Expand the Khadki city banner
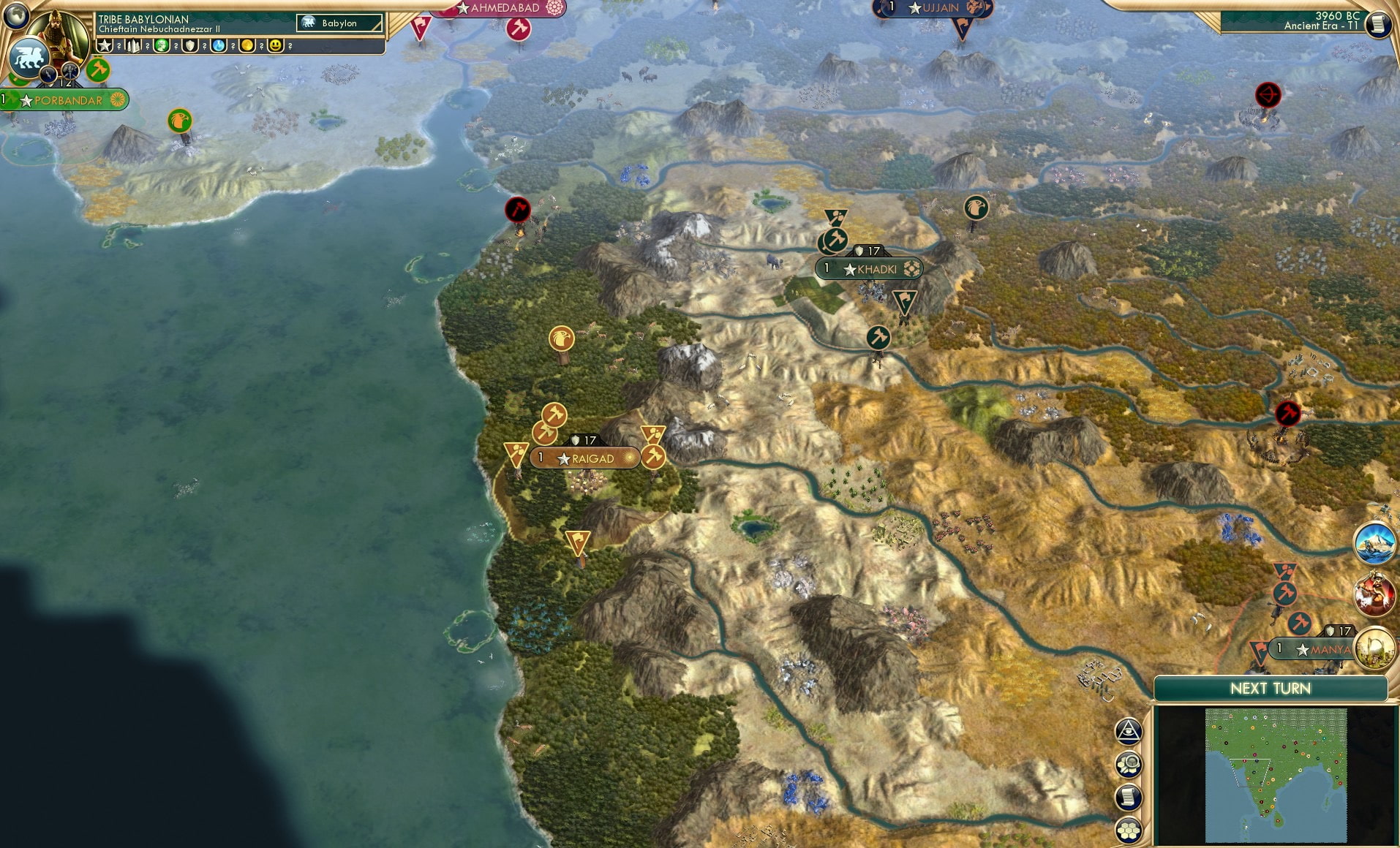The height and width of the screenshot is (848, 1400). [876, 269]
